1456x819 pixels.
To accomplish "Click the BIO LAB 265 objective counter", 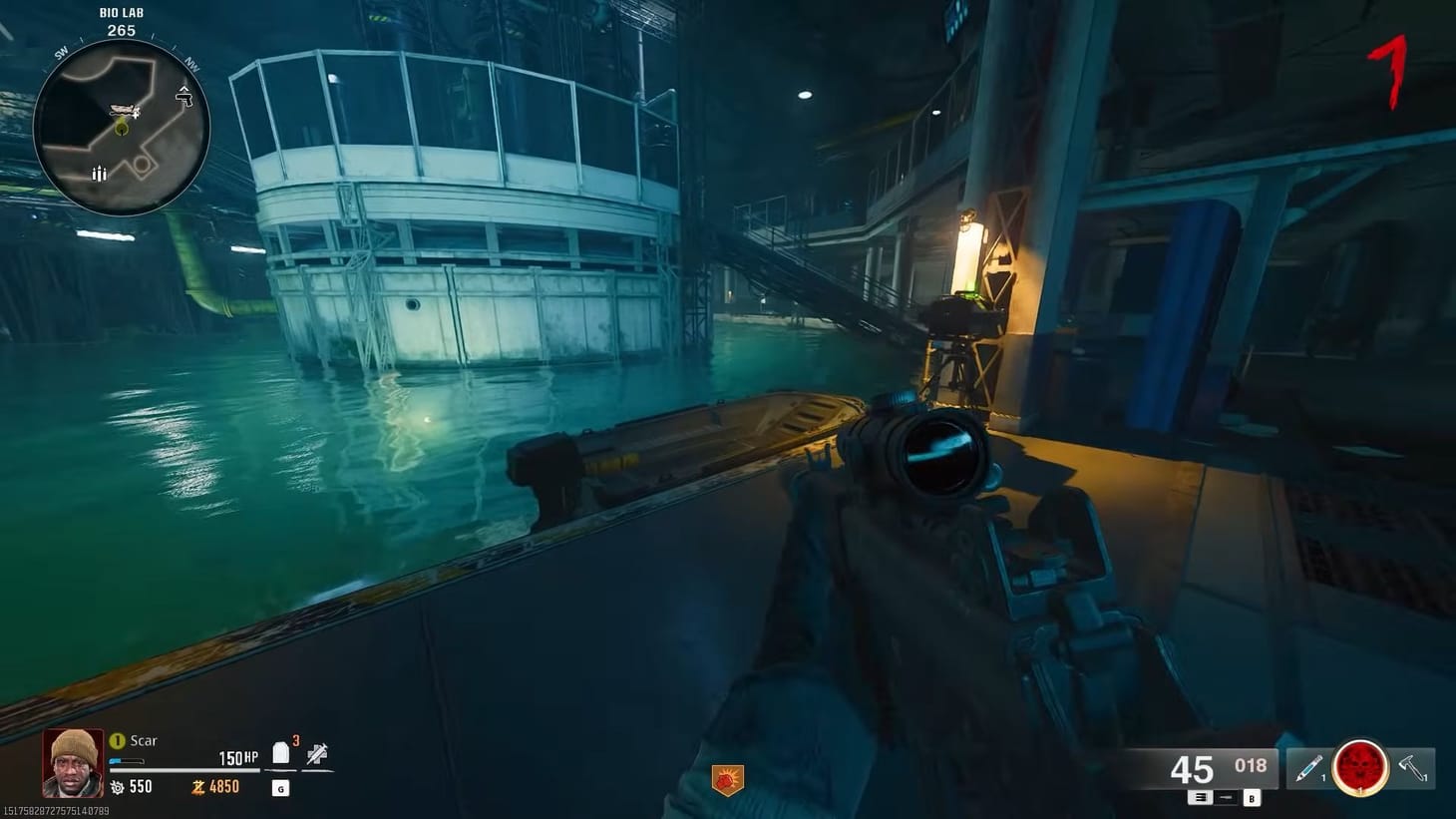I will [x=122, y=21].
